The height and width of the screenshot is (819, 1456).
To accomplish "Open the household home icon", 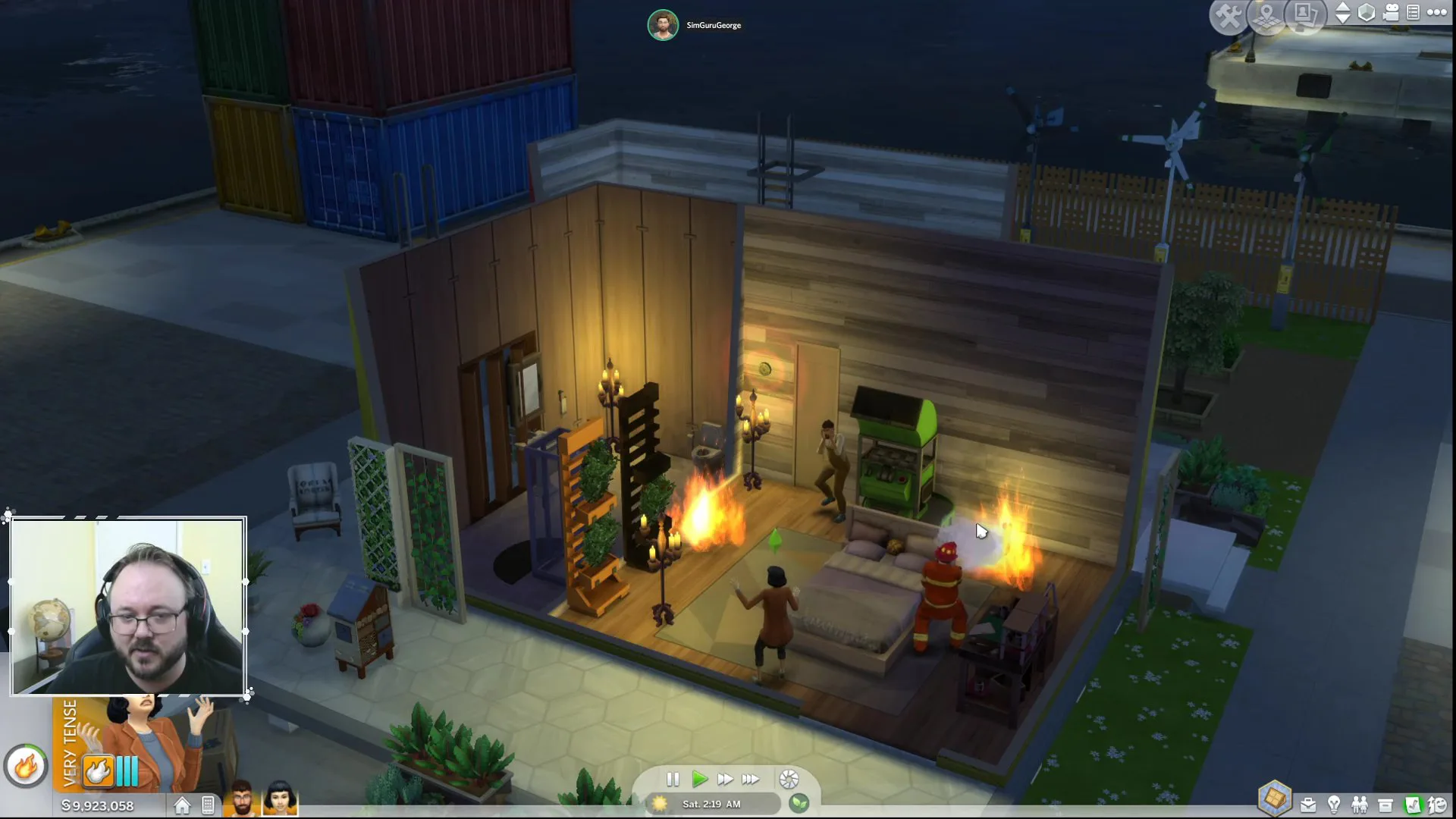I will click(x=182, y=805).
